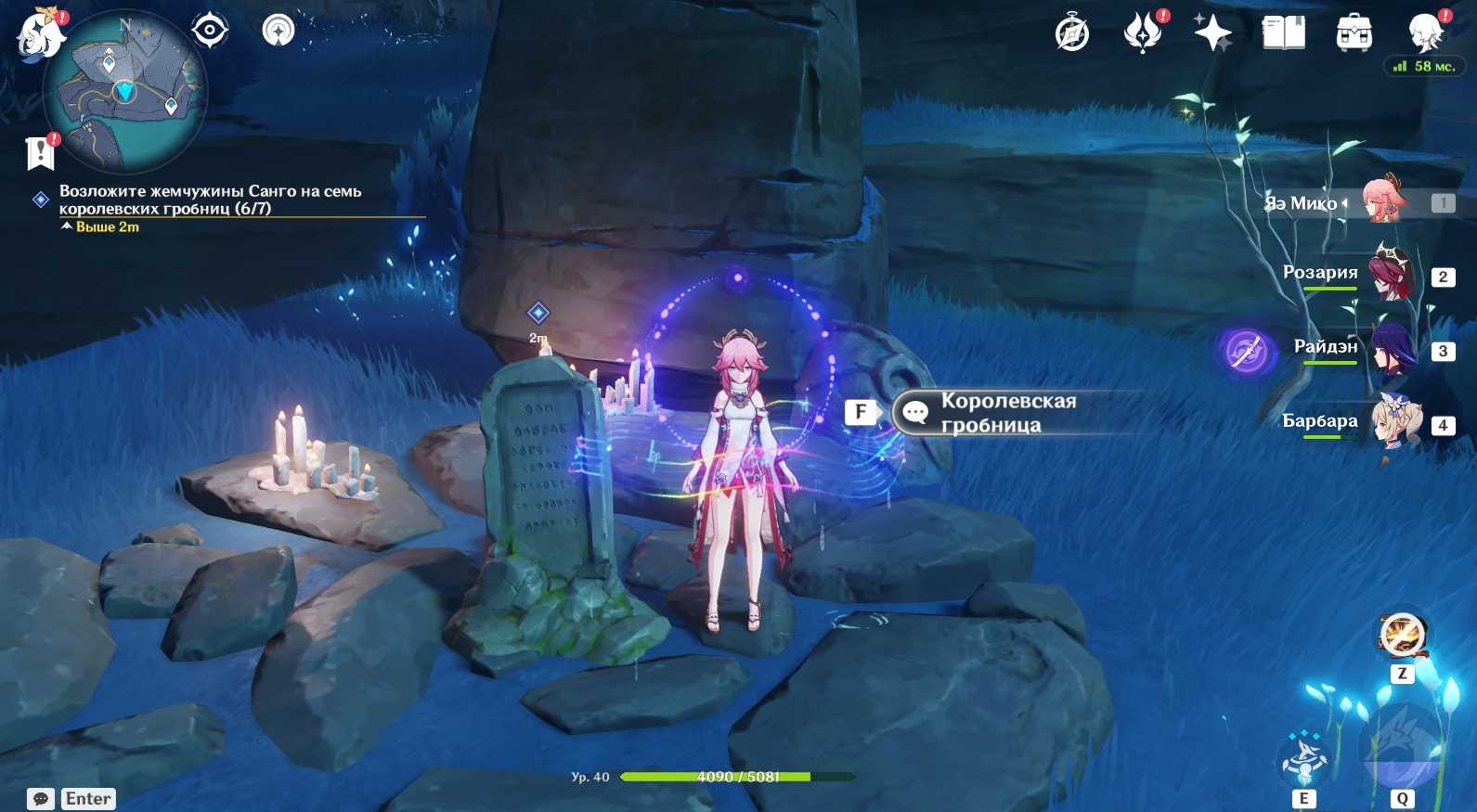Viewport: 1477px width, 812px height.
Task: Open the adventurer handbook book icon
Action: (x=1283, y=33)
